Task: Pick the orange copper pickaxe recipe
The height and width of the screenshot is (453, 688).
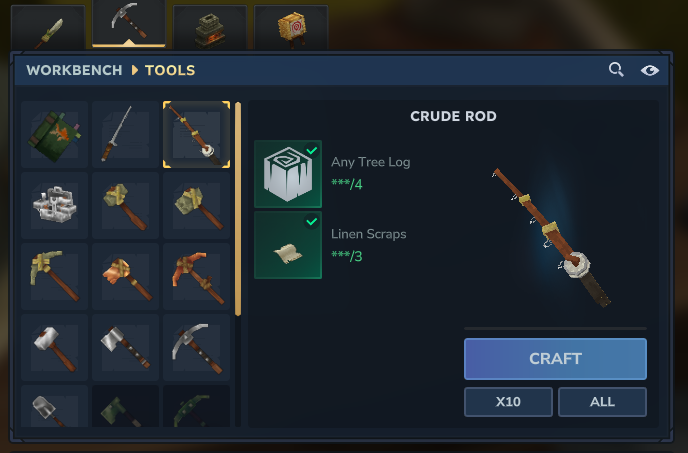Action: pos(196,276)
